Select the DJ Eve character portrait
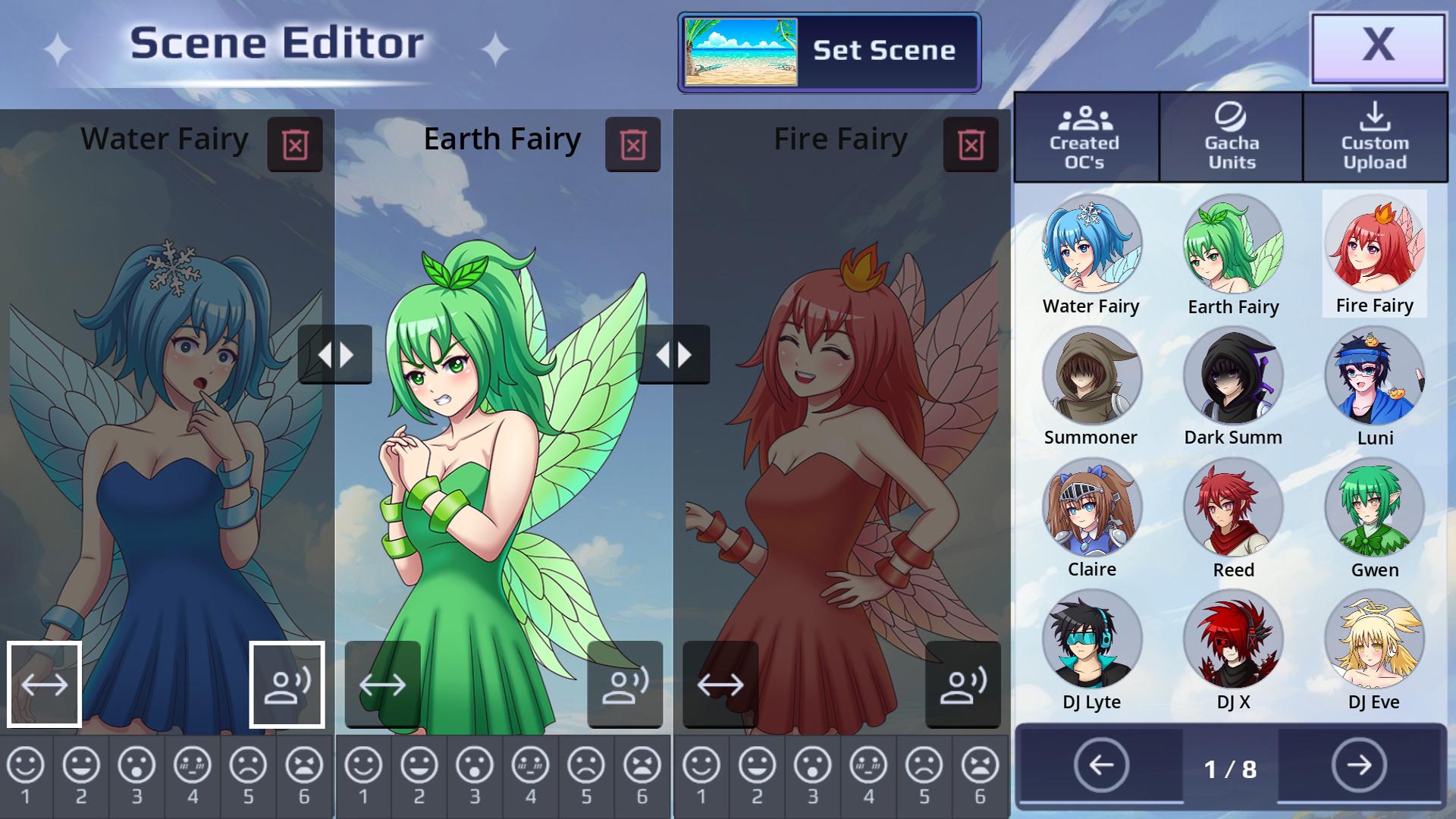1456x819 pixels. (x=1376, y=639)
